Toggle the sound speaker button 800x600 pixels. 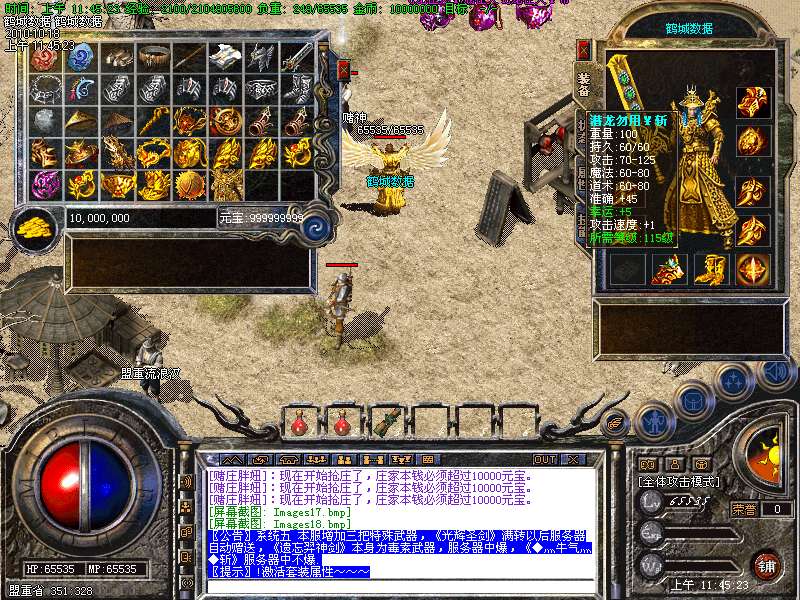pos(775,371)
